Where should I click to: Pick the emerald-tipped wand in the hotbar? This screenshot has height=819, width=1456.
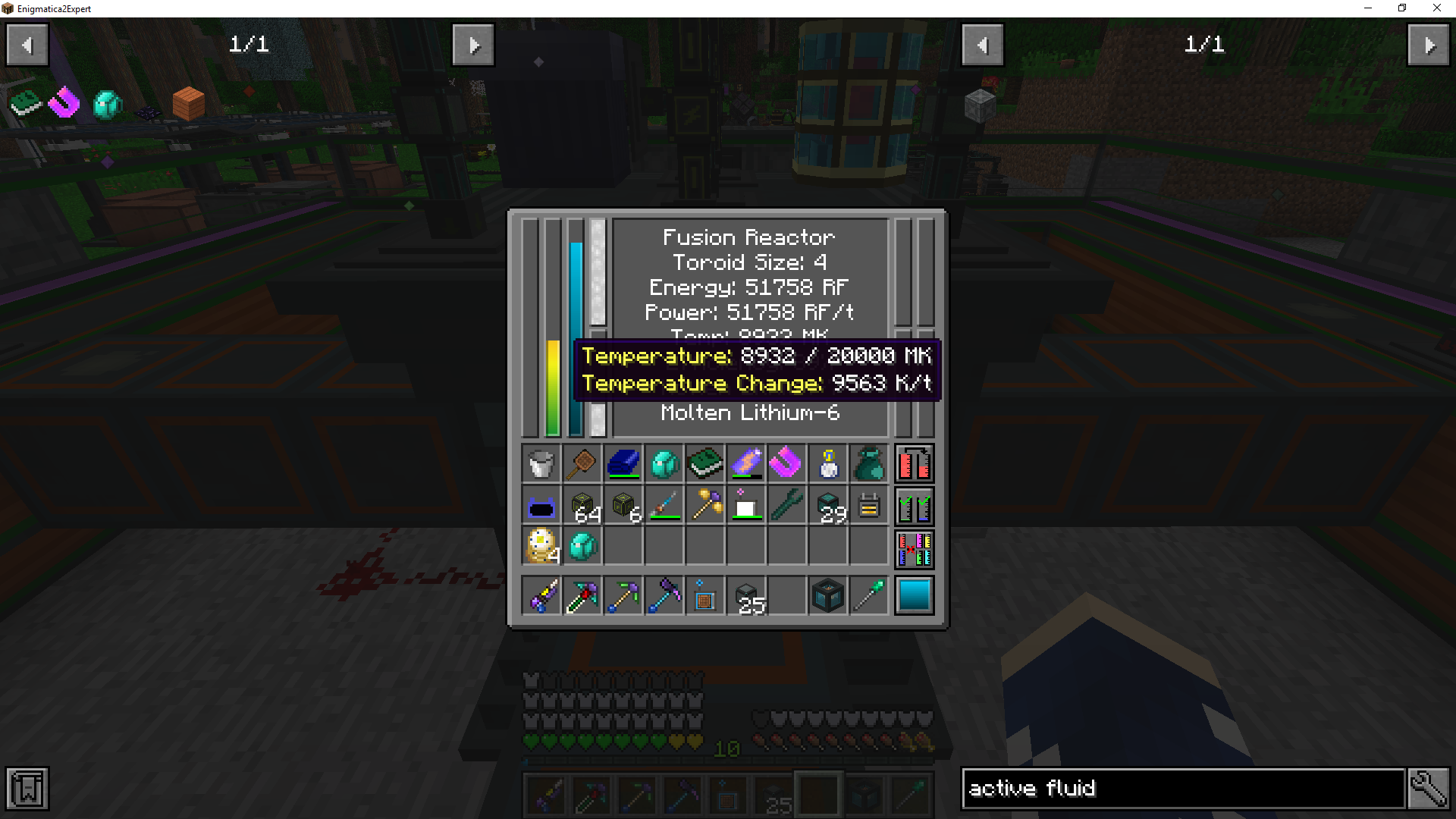(868, 596)
